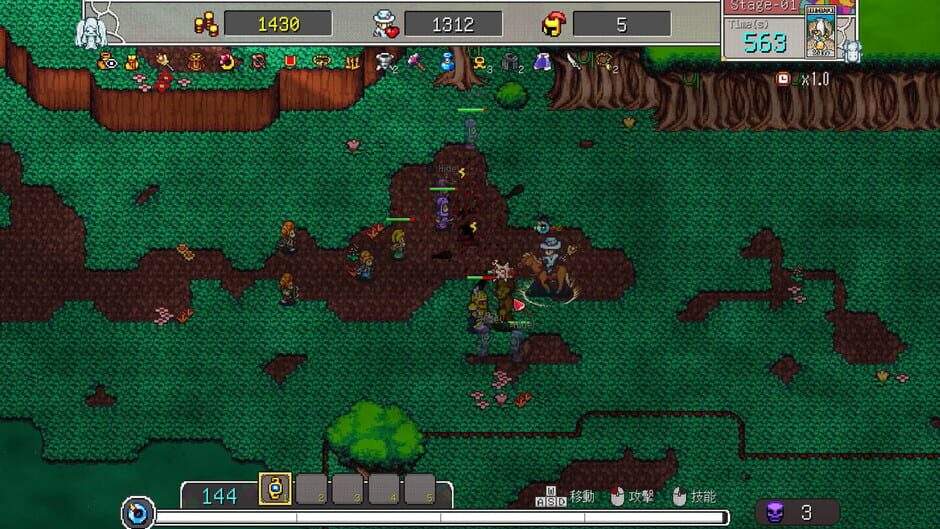Select the purple robe item icon
Screen dimensions: 940x529
pyautogui.click(x=543, y=62)
